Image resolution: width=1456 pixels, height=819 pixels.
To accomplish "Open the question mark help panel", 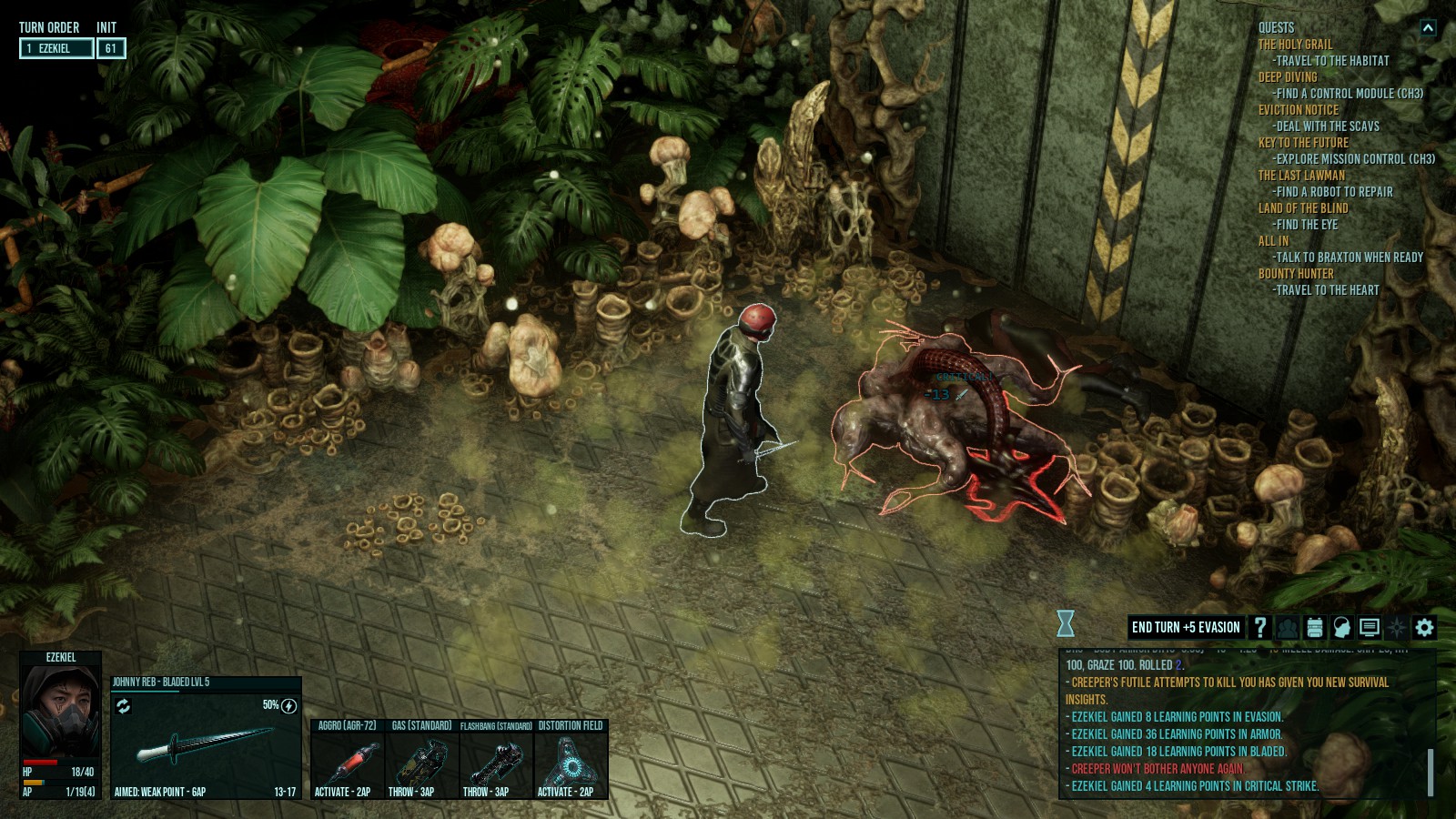I will click(1260, 627).
